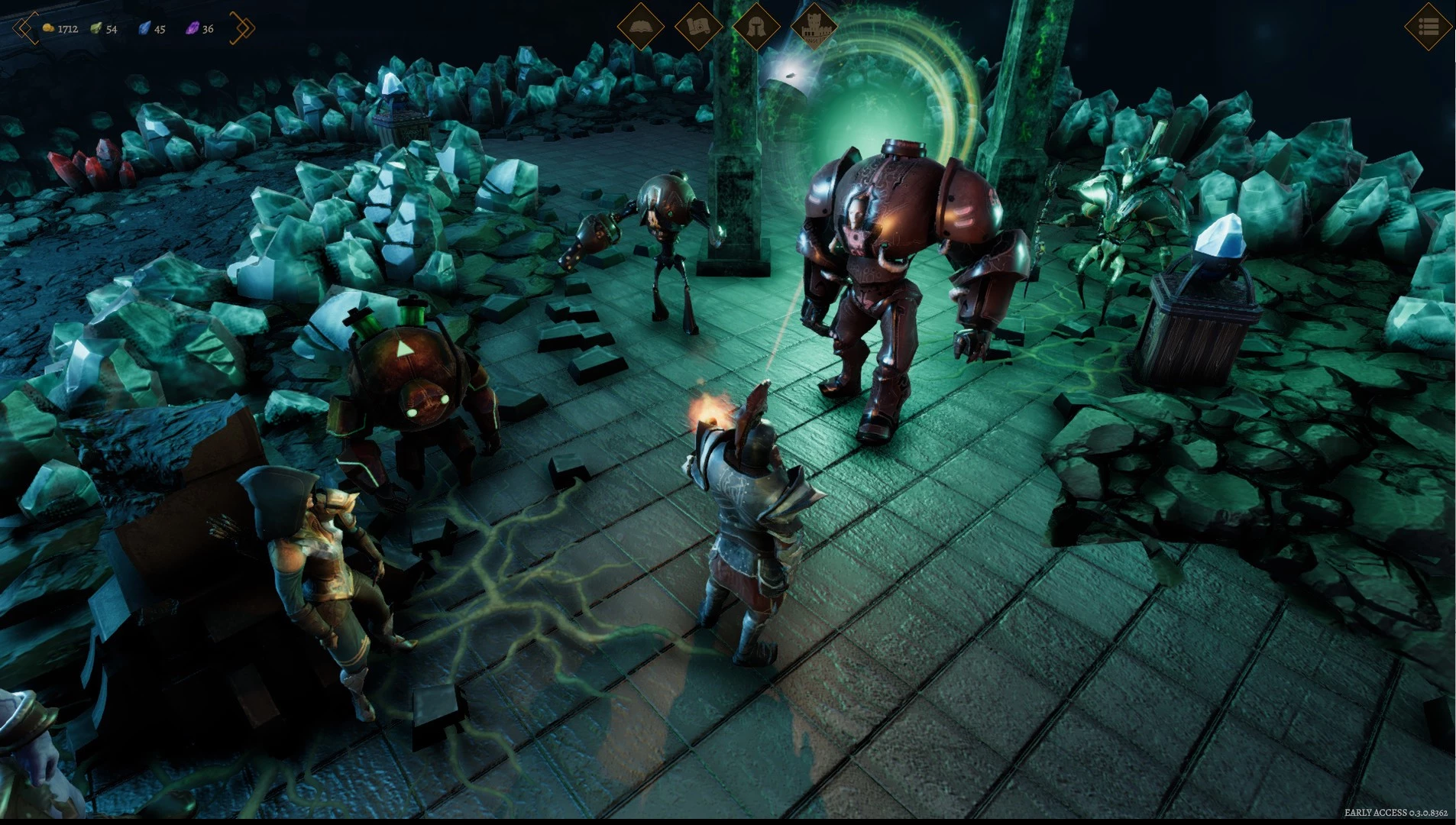Open the list menu in the corner
Image resolution: width=1456 pixels, height=825 pixels.
point(1428,27)
